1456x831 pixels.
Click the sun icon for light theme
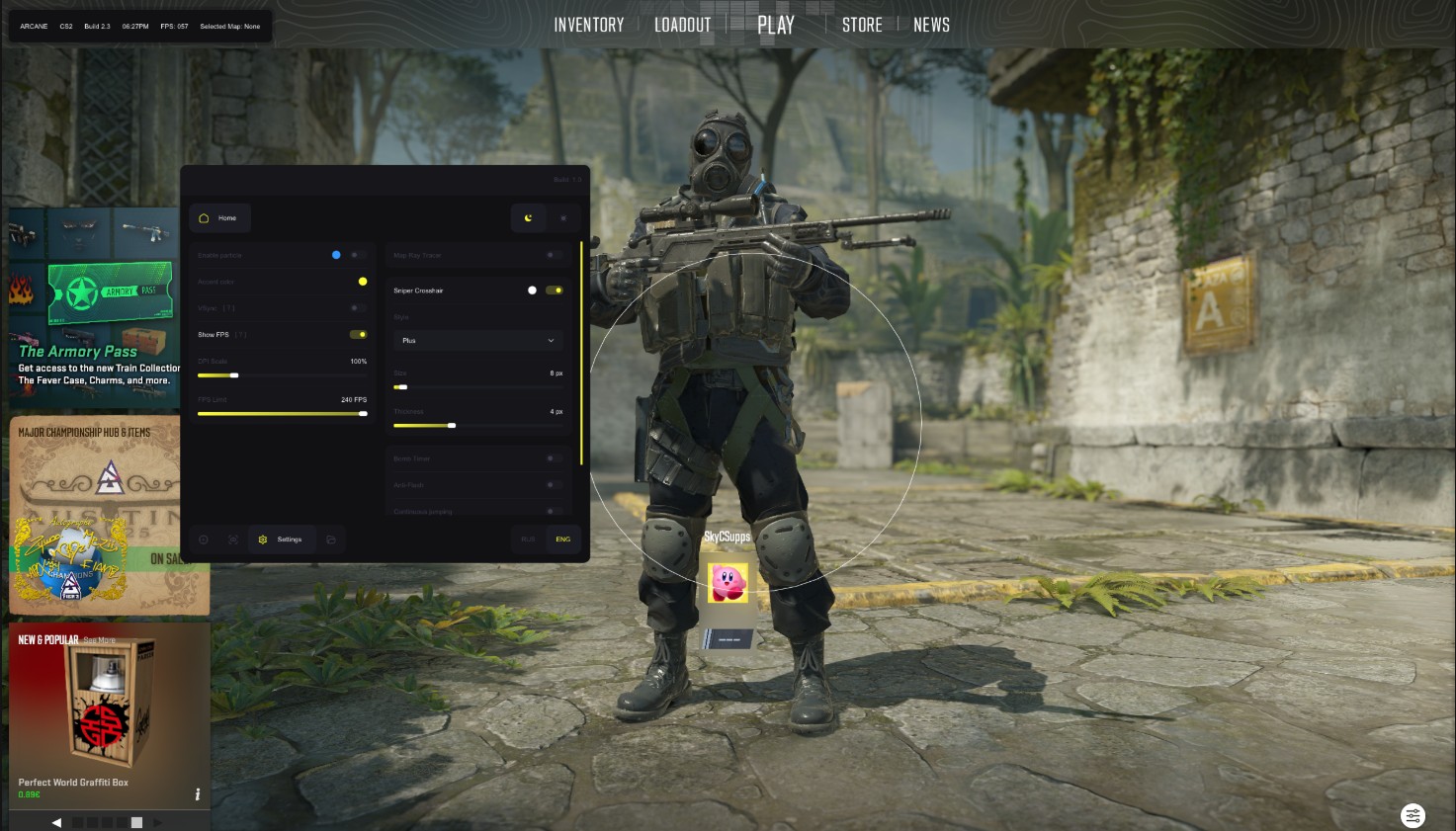[x=563, y=218]
